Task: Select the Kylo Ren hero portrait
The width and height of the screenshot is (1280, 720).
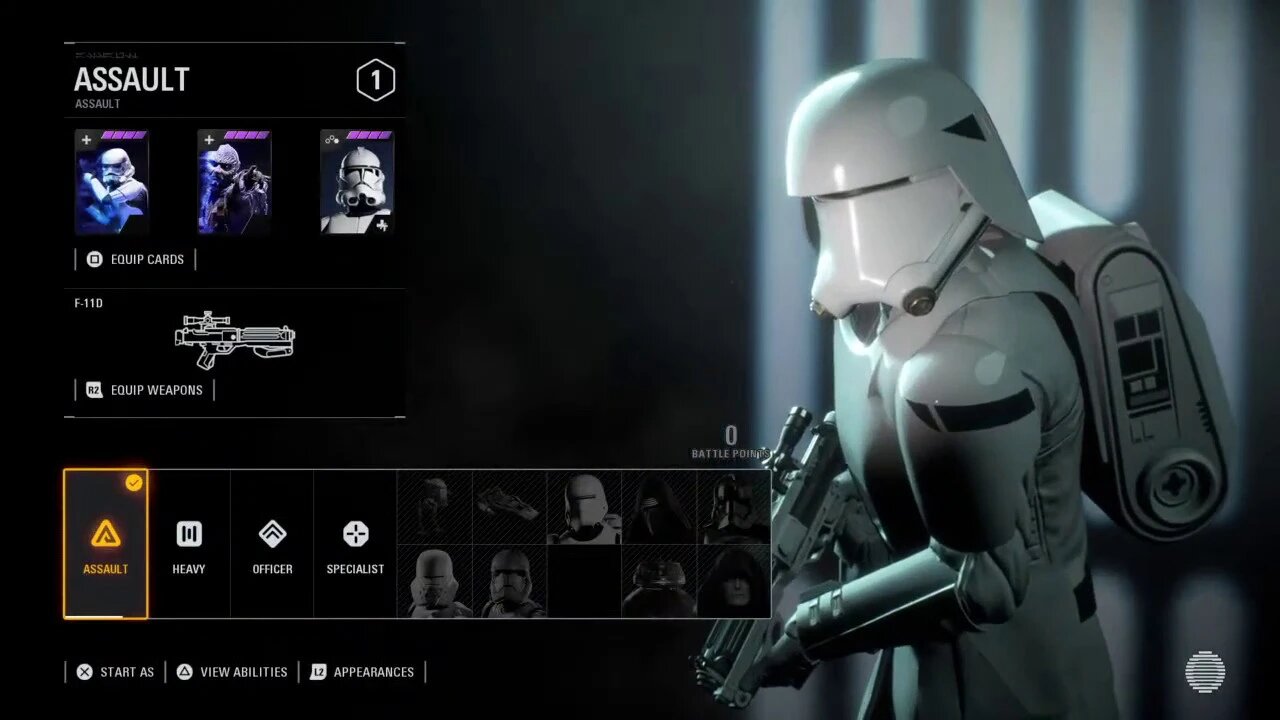Action: 659,507
